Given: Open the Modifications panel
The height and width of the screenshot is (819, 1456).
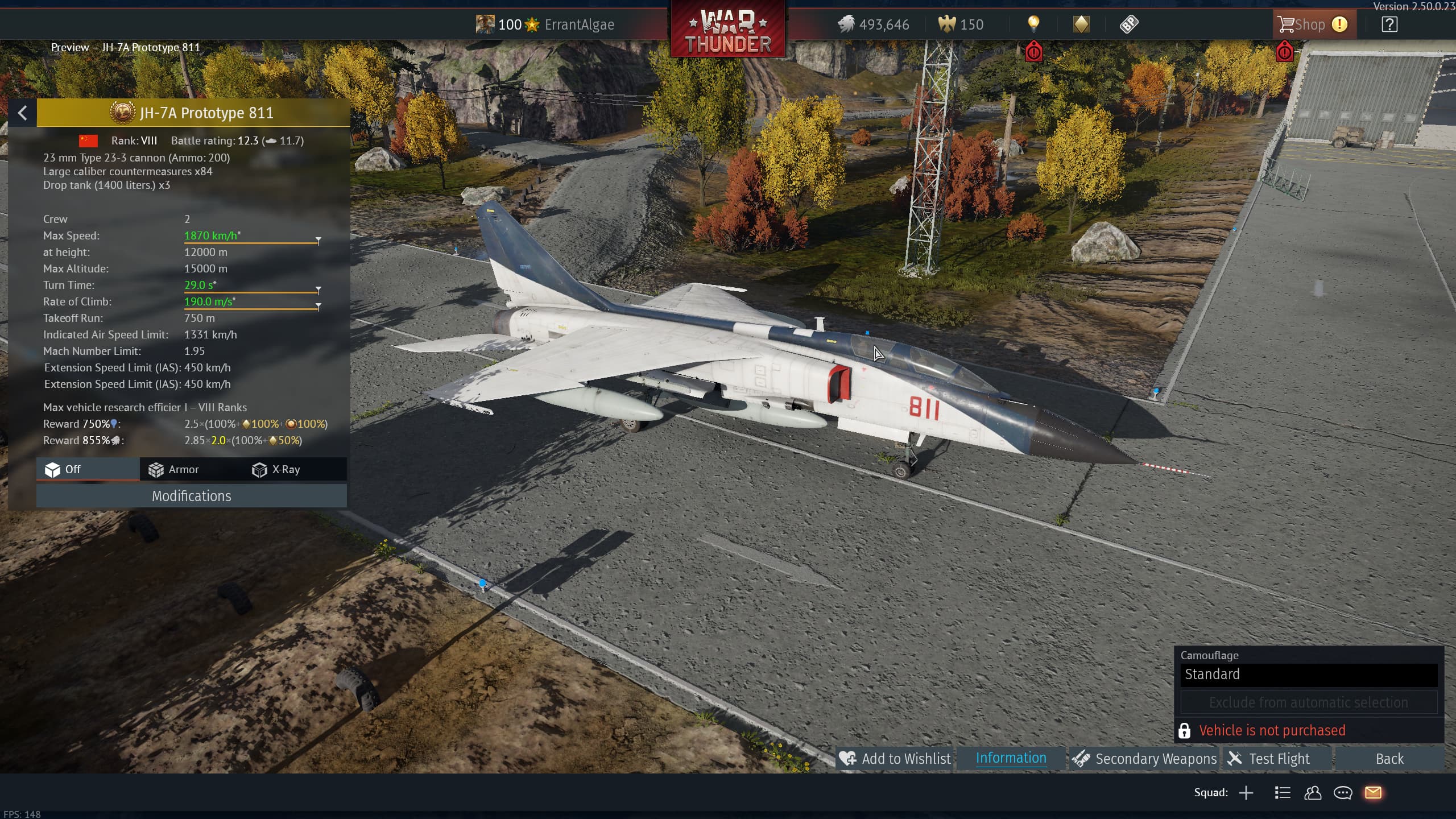Looking at the screenshot, I should pyautogui.click(x=191, y=496).
